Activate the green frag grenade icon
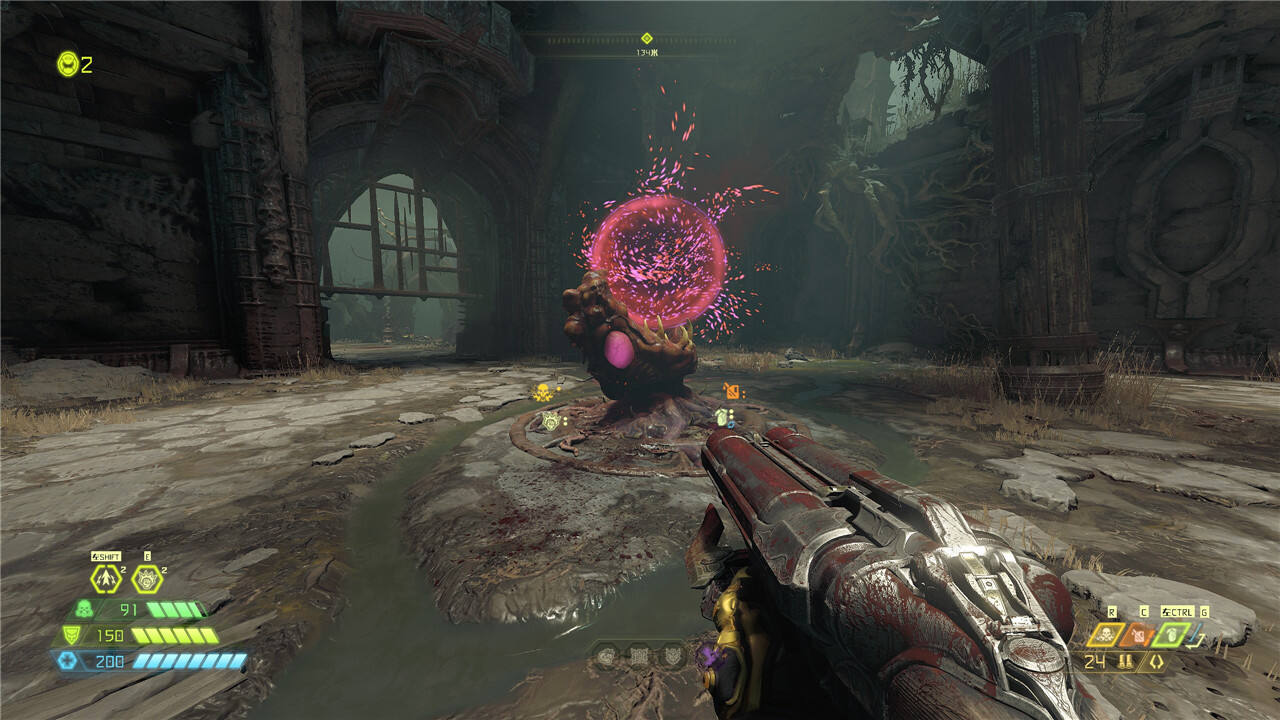Image resolution: width=1280 pixels, height=720 pixels. coord(1170,634)
